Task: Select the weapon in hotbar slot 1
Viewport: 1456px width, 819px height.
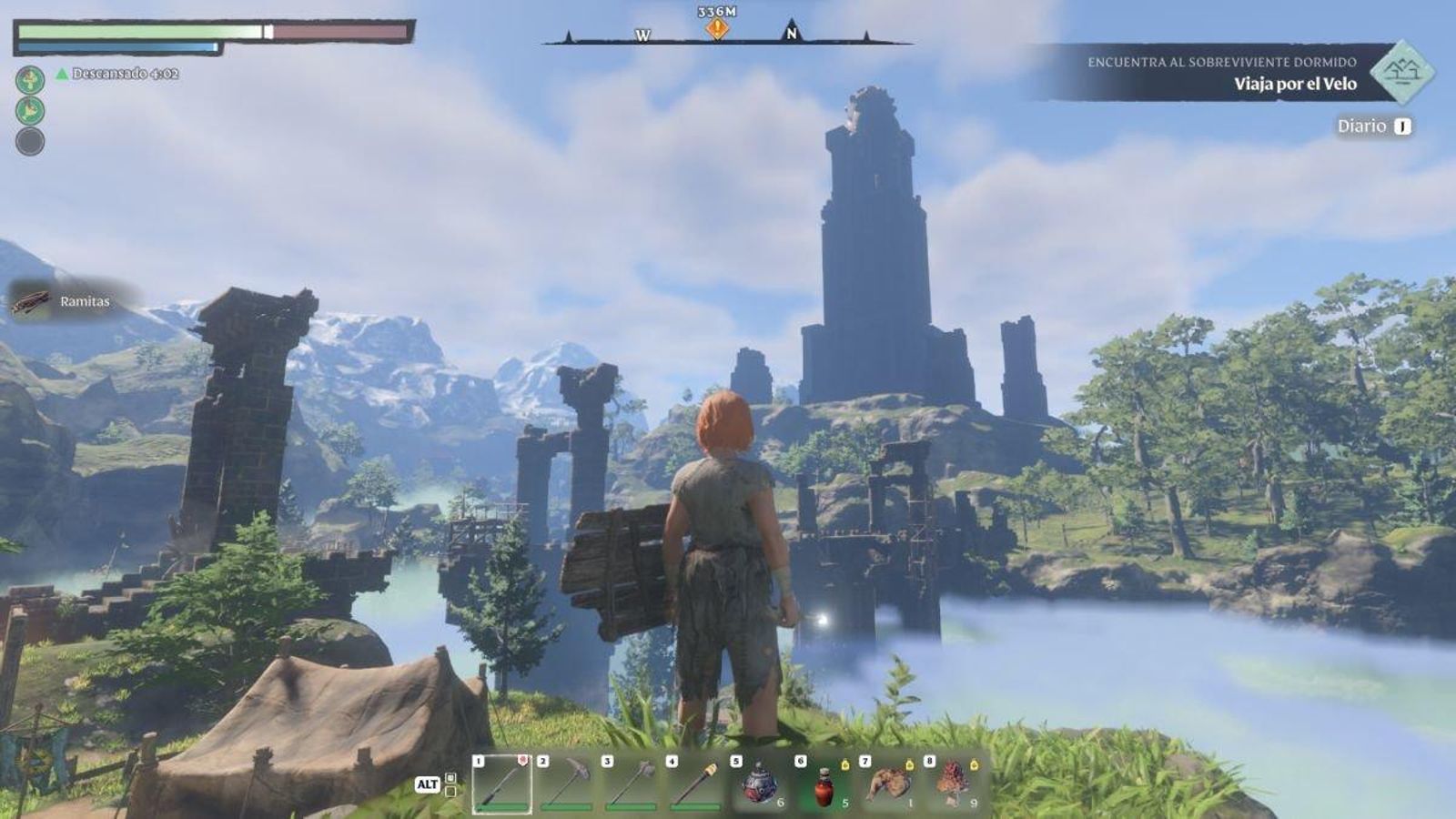Action: click(502, 784)
